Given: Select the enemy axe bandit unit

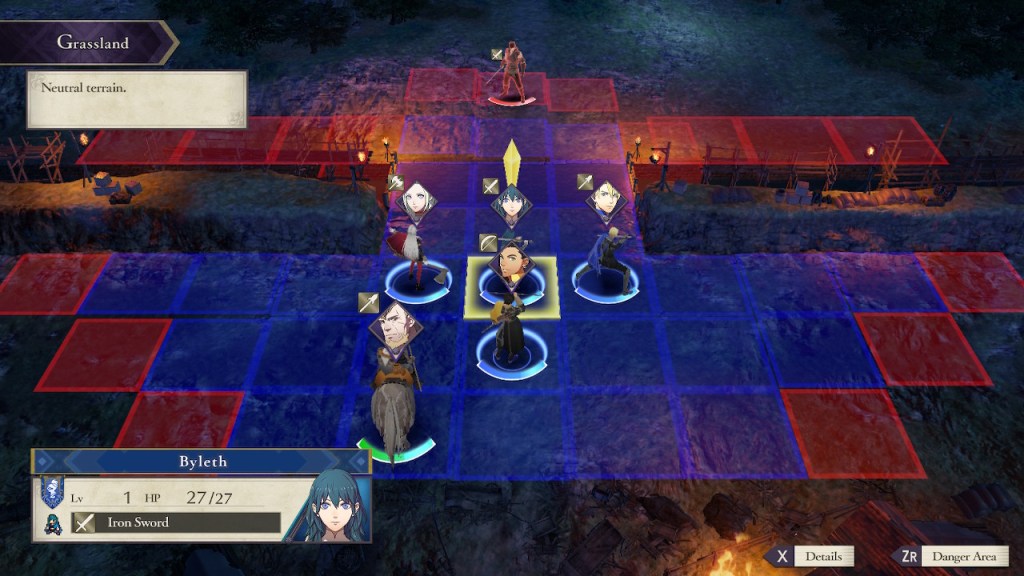Looking at the screenshot, I should (x=512, y=72).
